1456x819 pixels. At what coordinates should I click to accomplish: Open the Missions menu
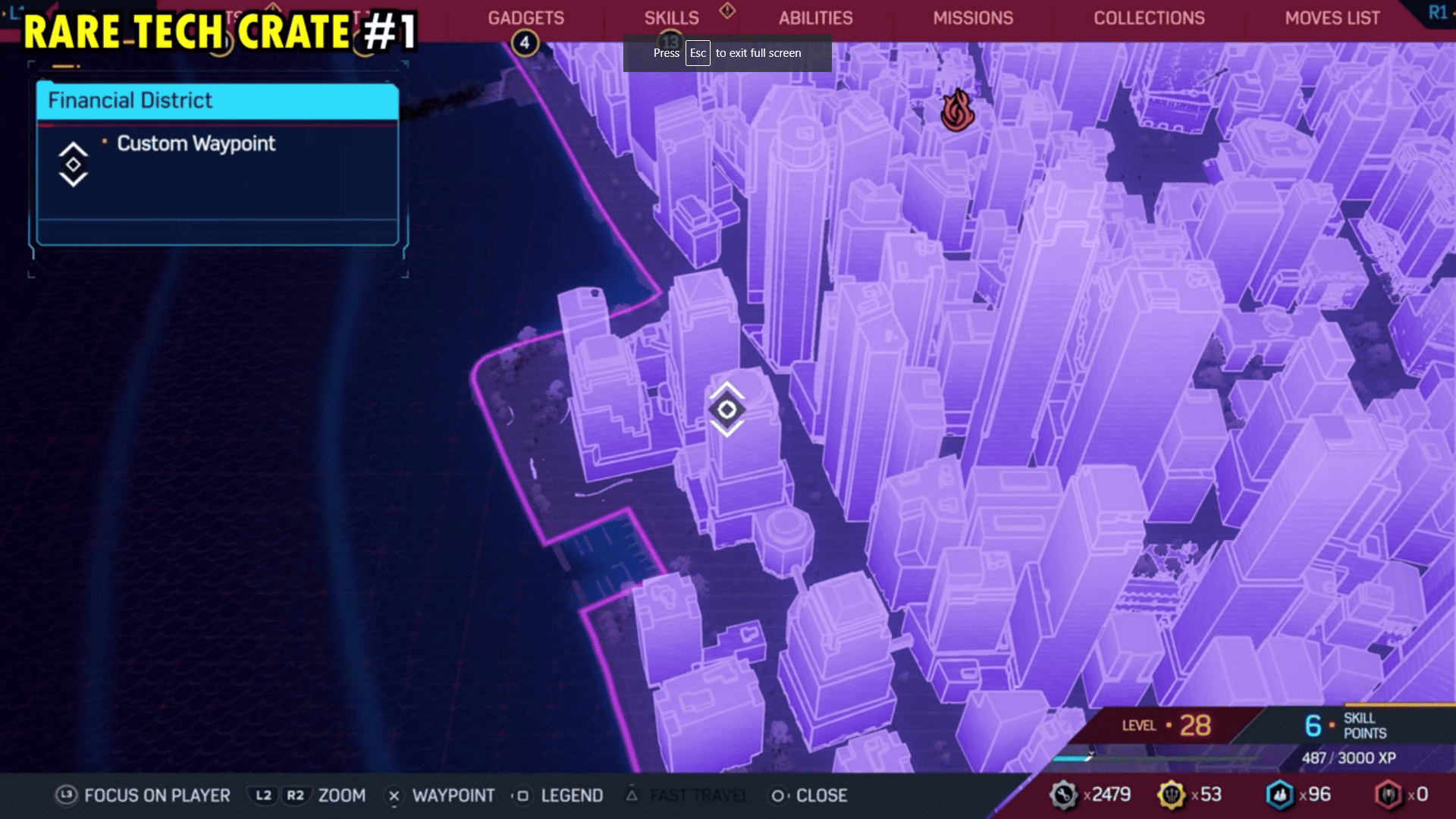pyautogui.click(x=974, y=17)
